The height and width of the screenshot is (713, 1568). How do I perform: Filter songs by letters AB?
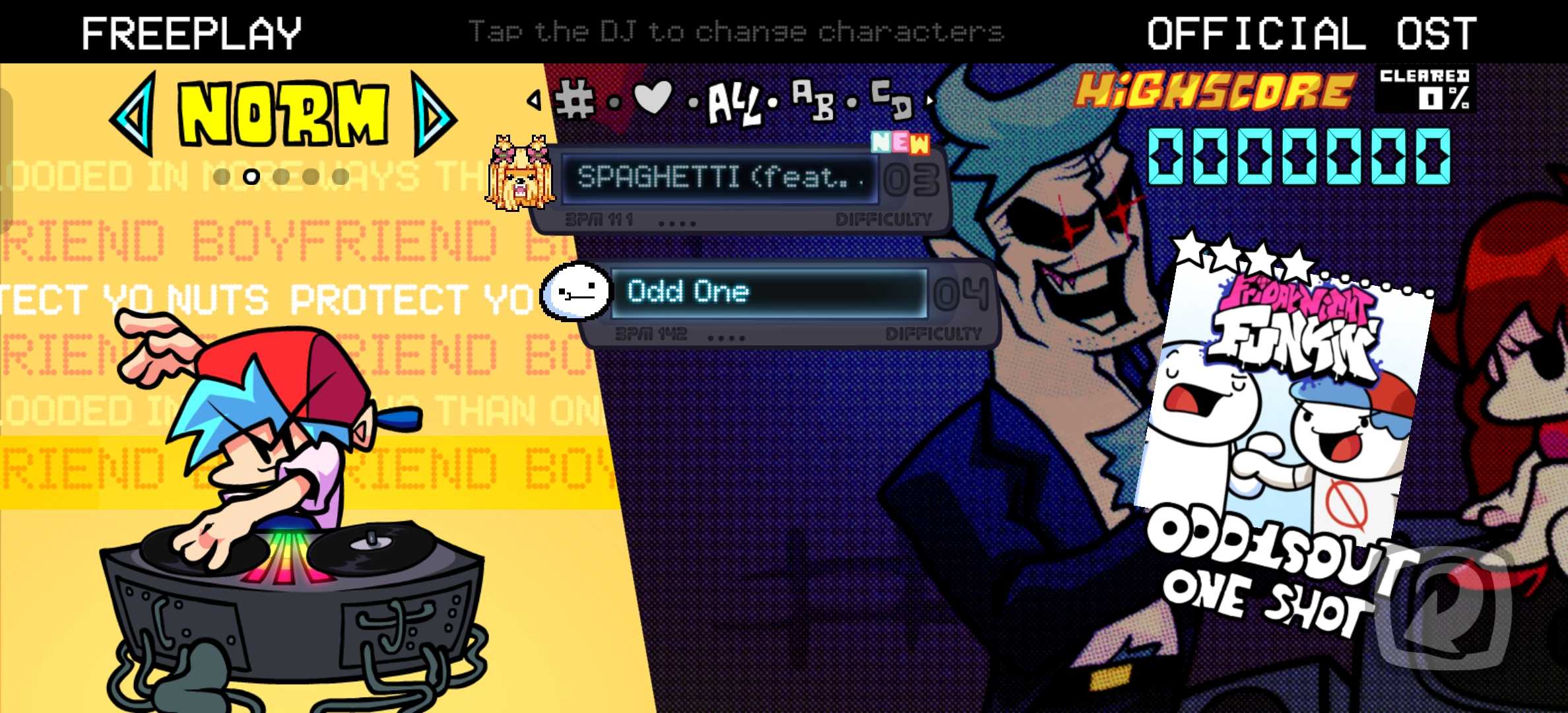click(812, 100)
